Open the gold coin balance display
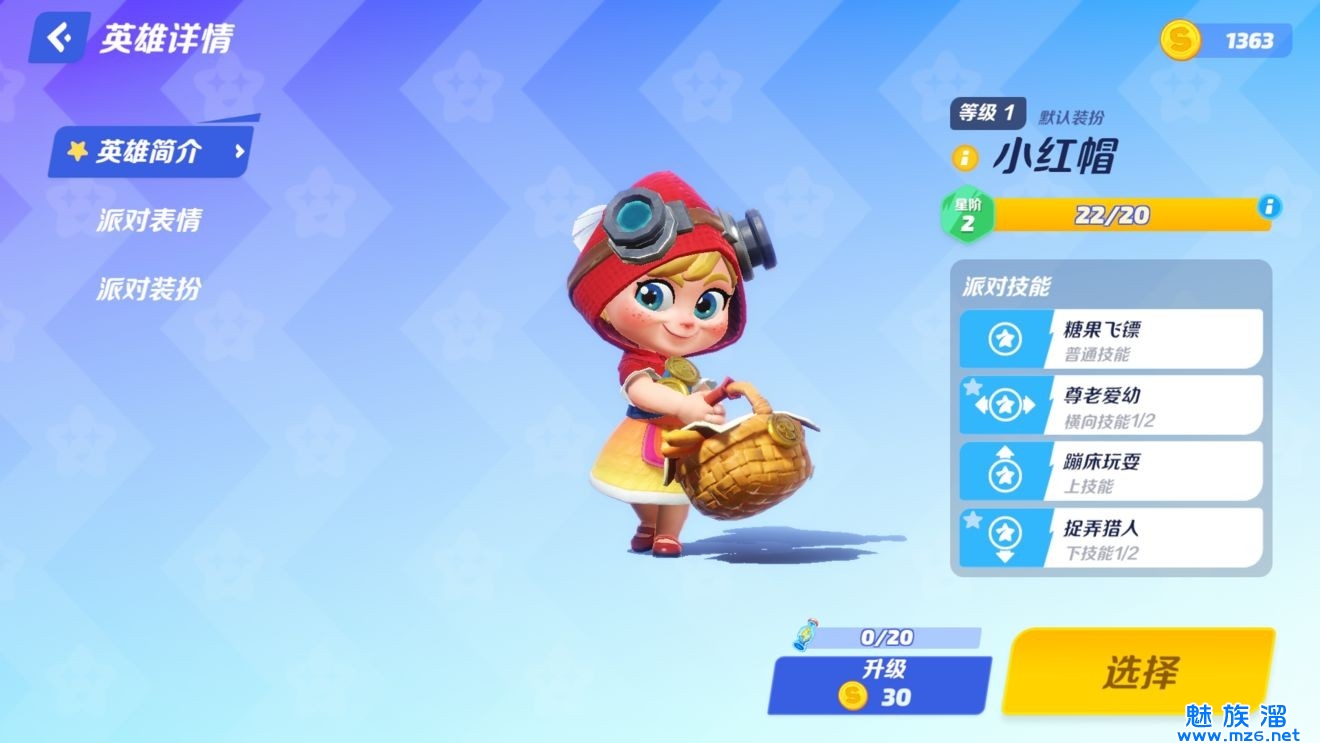Viewport: 1320px width, 743px height. tap(1227, 40)
